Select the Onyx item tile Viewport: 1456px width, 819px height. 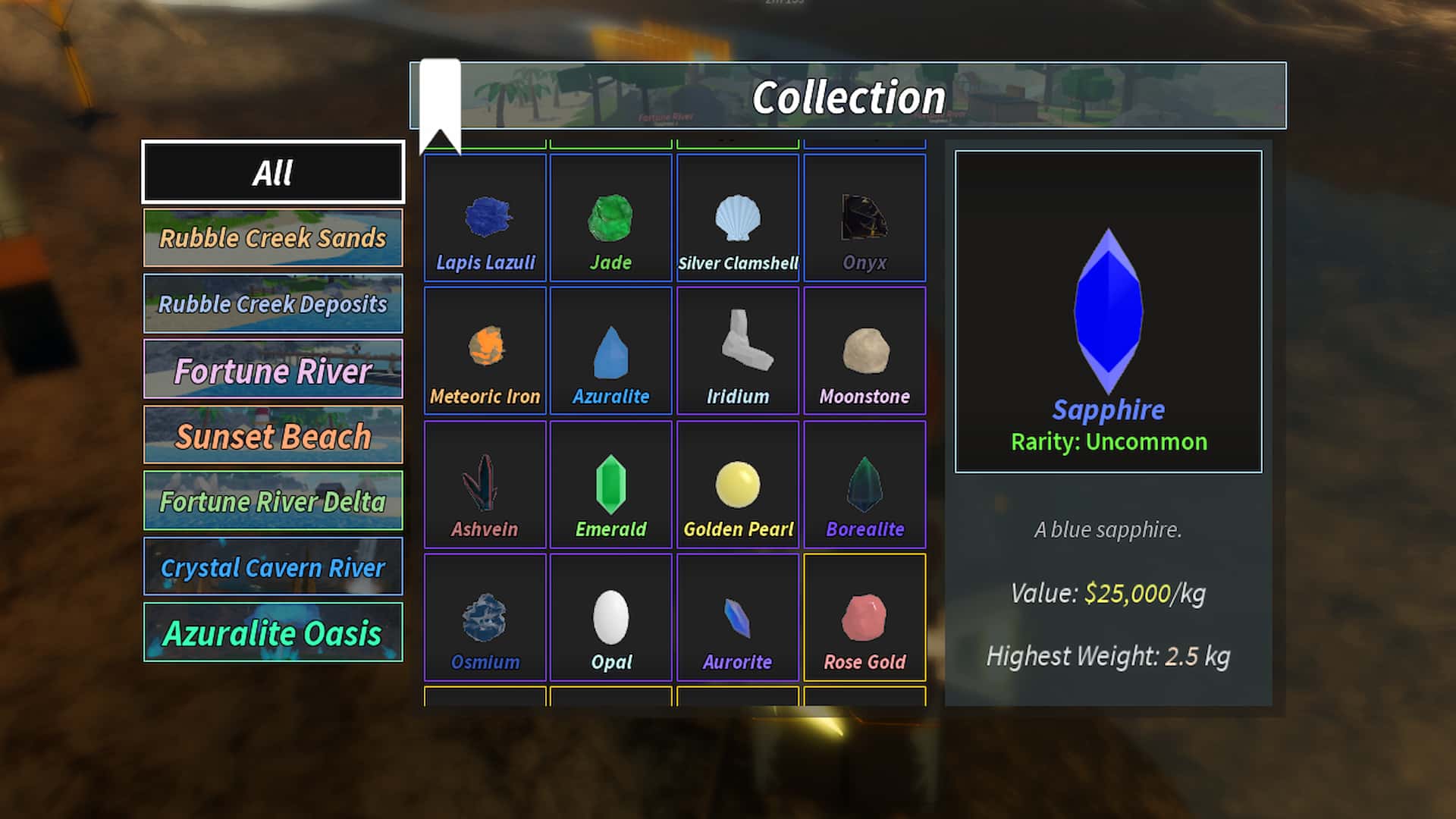(864, 218)
